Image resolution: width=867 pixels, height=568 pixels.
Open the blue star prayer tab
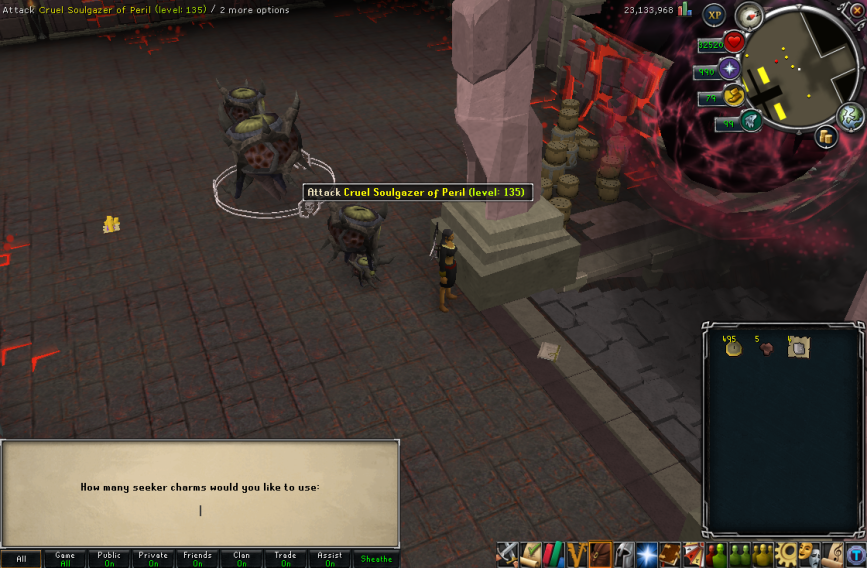[646, 554]
